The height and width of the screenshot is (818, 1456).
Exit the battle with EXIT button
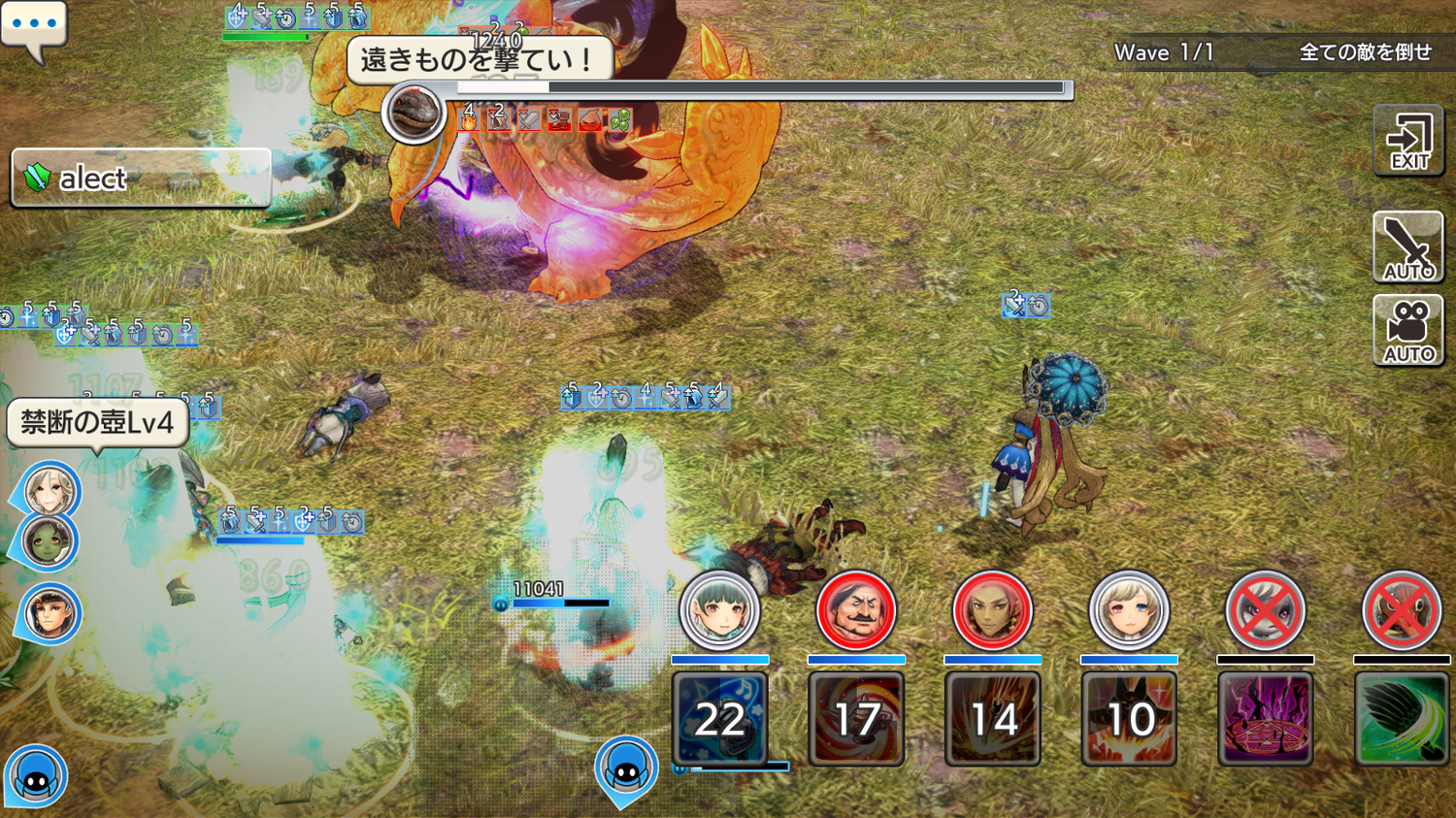pos(1408,142)
